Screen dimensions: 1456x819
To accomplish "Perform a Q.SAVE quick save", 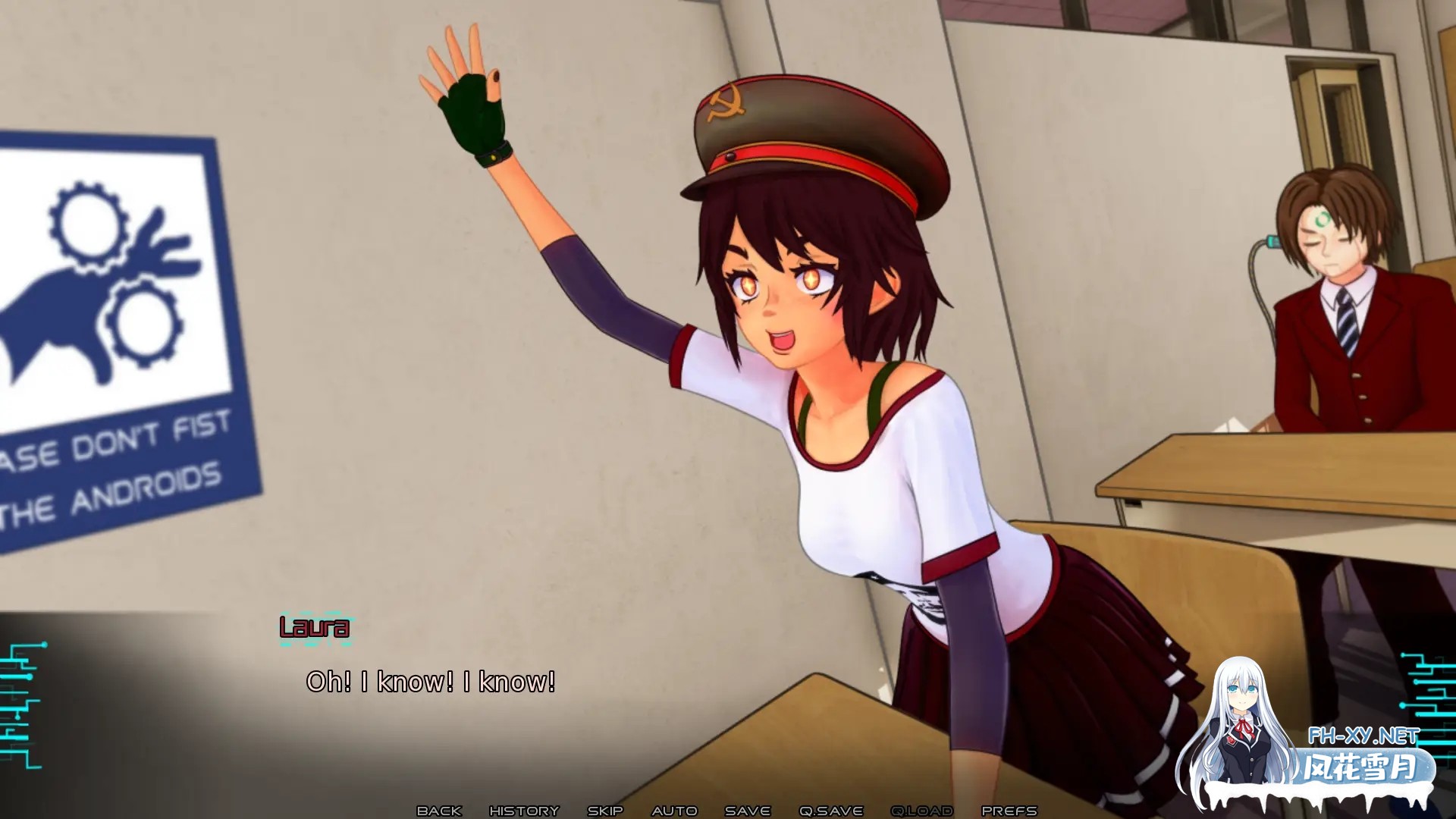I will tap(832, 811).
